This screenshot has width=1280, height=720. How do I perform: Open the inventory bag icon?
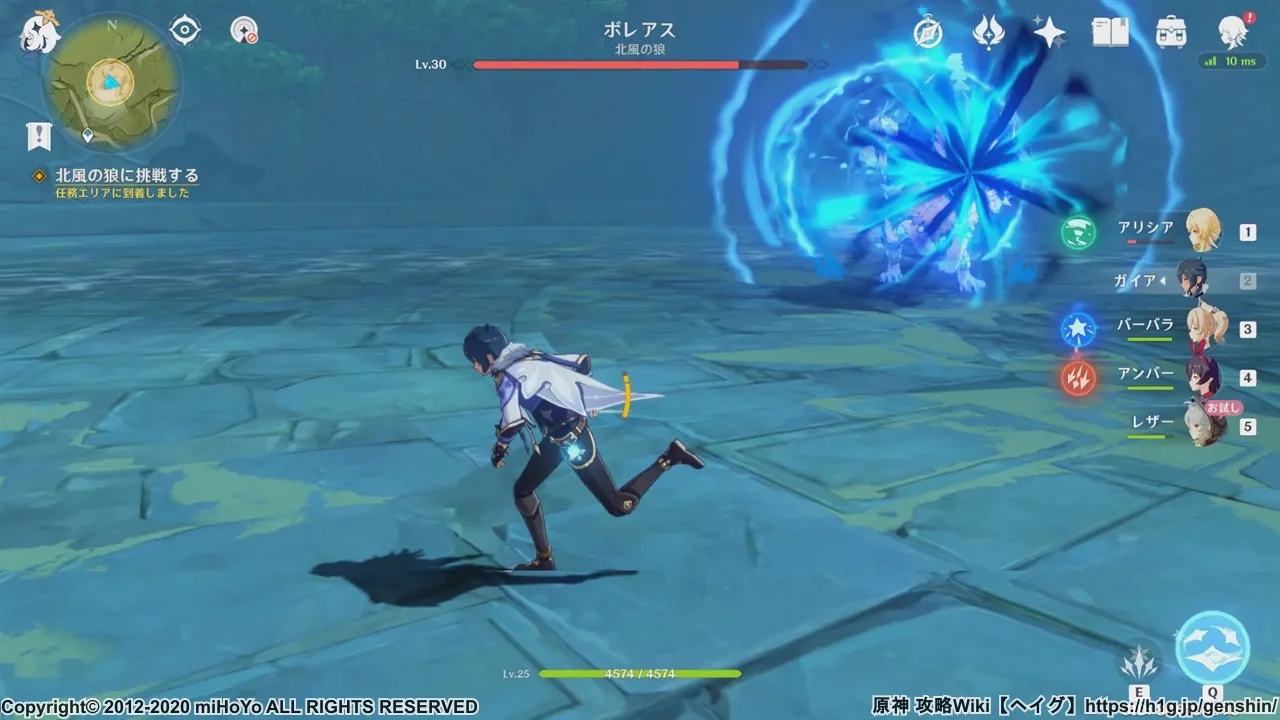(1171, 33)
